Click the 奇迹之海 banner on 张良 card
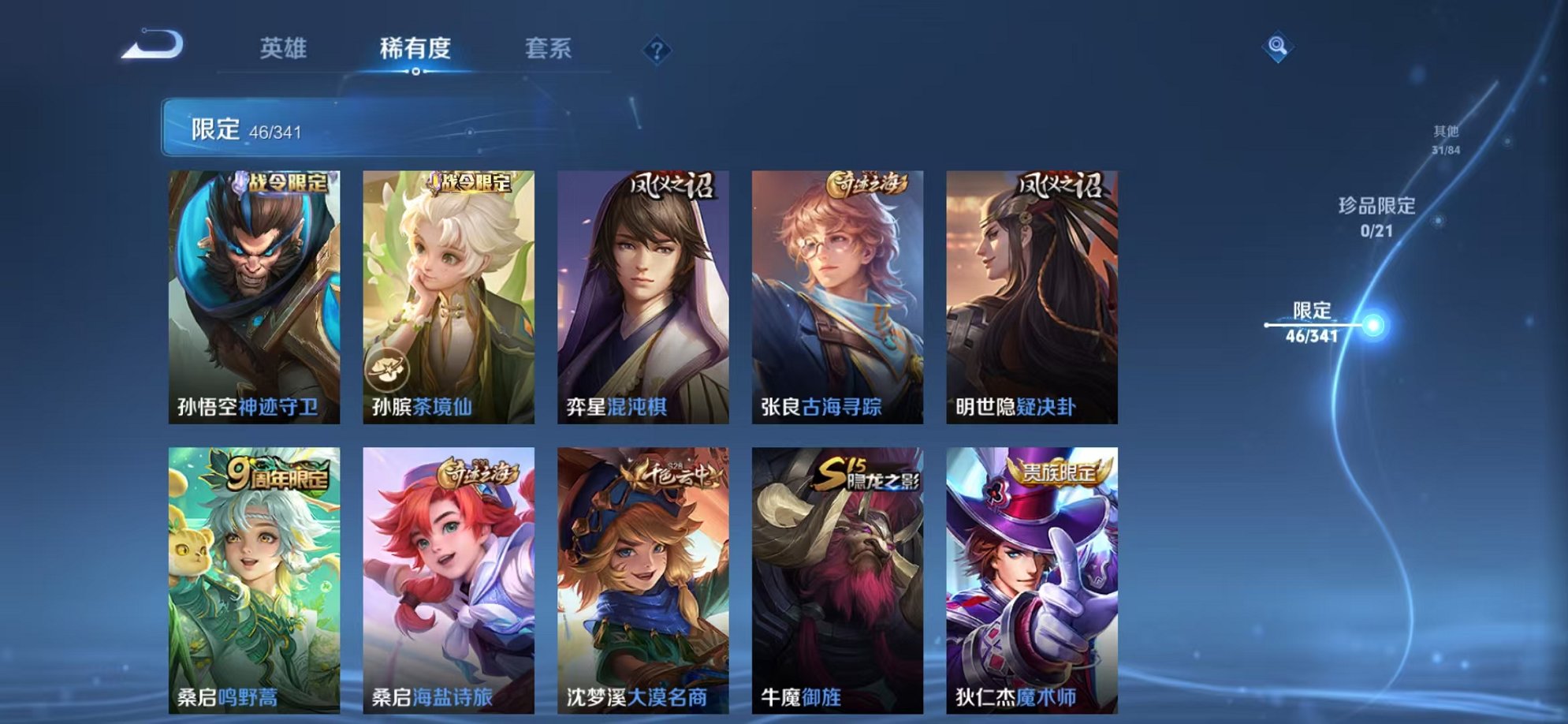This screenshot has height=724, width=1568. (867, 183)
